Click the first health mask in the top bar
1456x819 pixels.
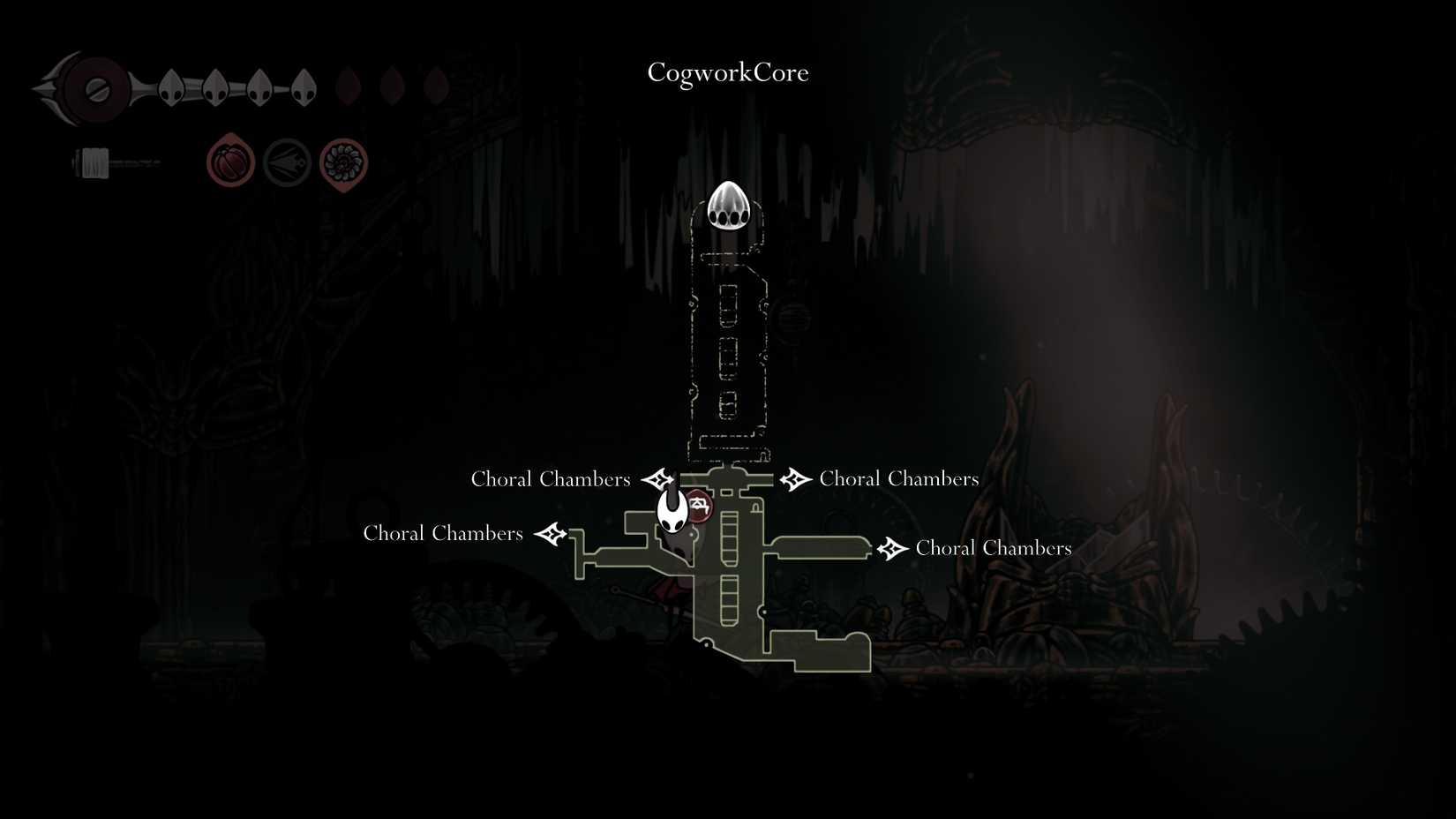(170, 86)
